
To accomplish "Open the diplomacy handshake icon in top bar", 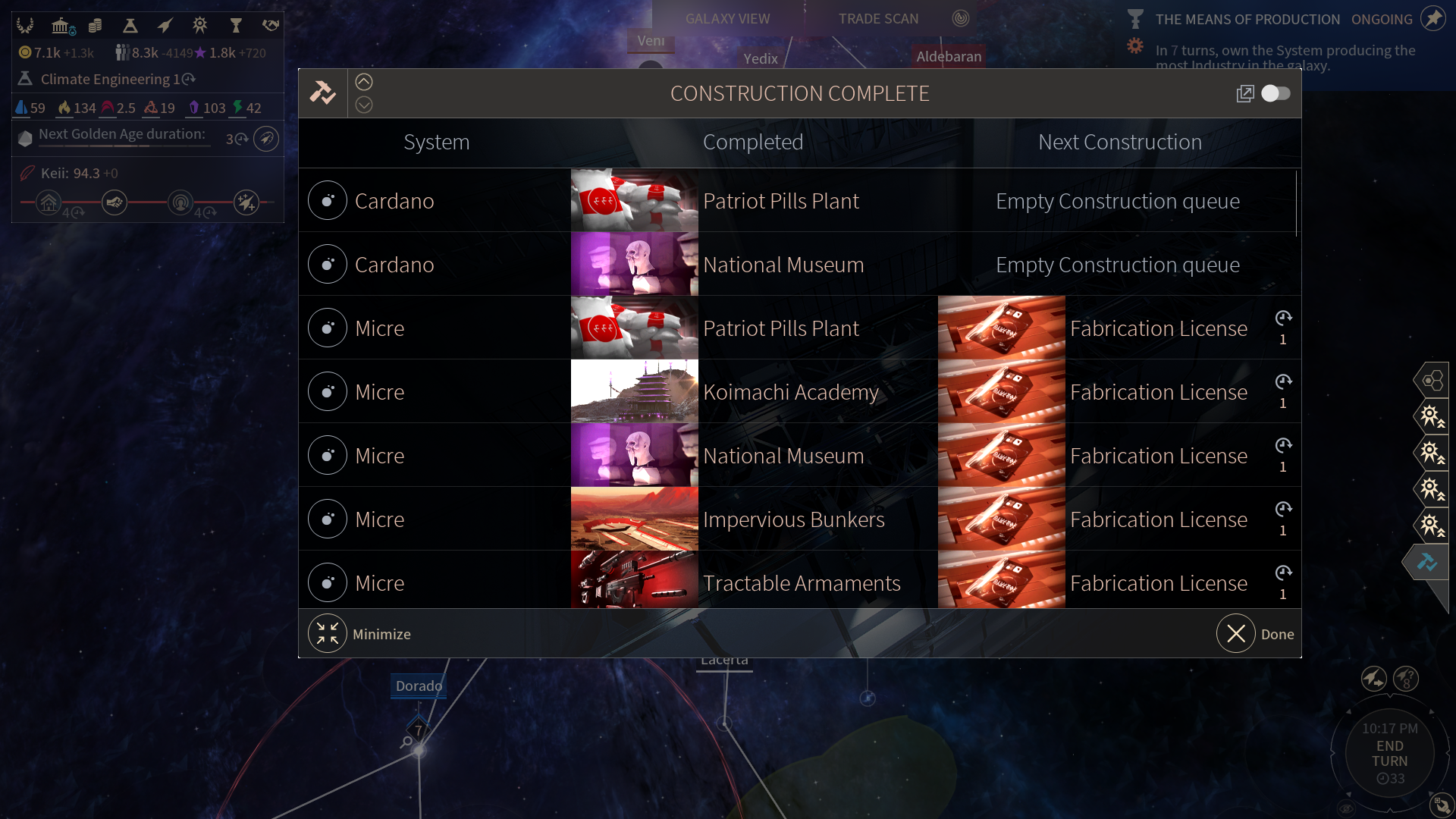I will click(270, 26).
